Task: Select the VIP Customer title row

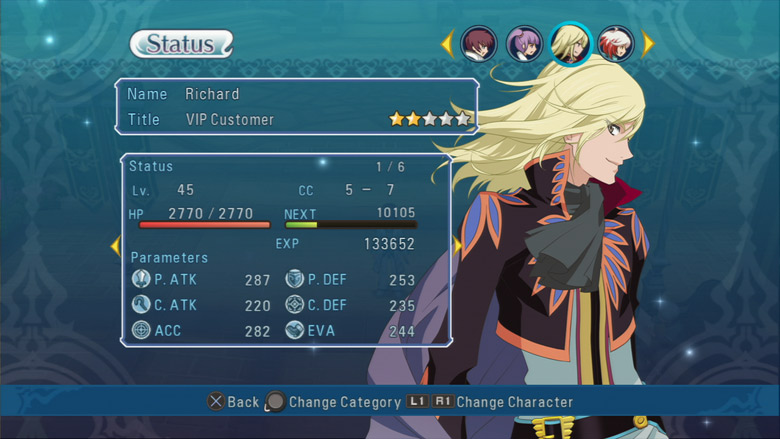Action: tap(296, 119)
